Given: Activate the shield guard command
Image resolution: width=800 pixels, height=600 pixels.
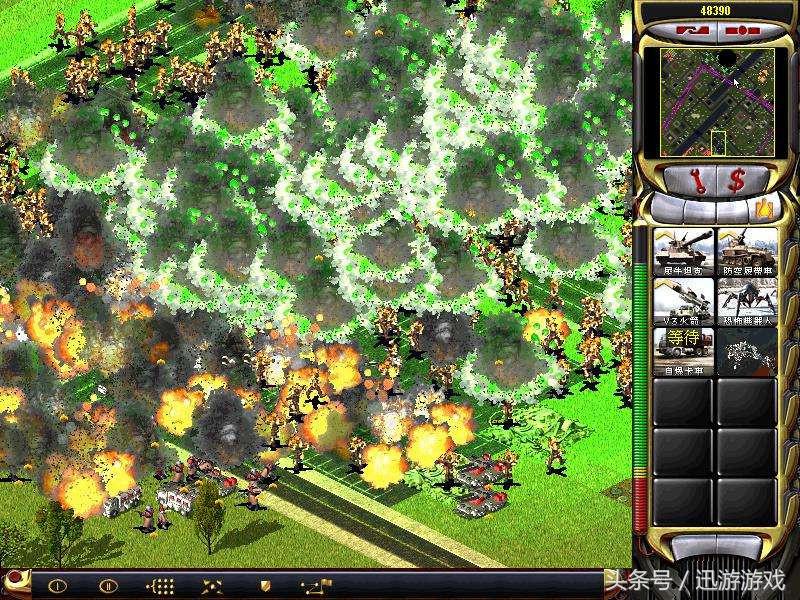Looking at the screenshot, I should click(x=265, y=585).
